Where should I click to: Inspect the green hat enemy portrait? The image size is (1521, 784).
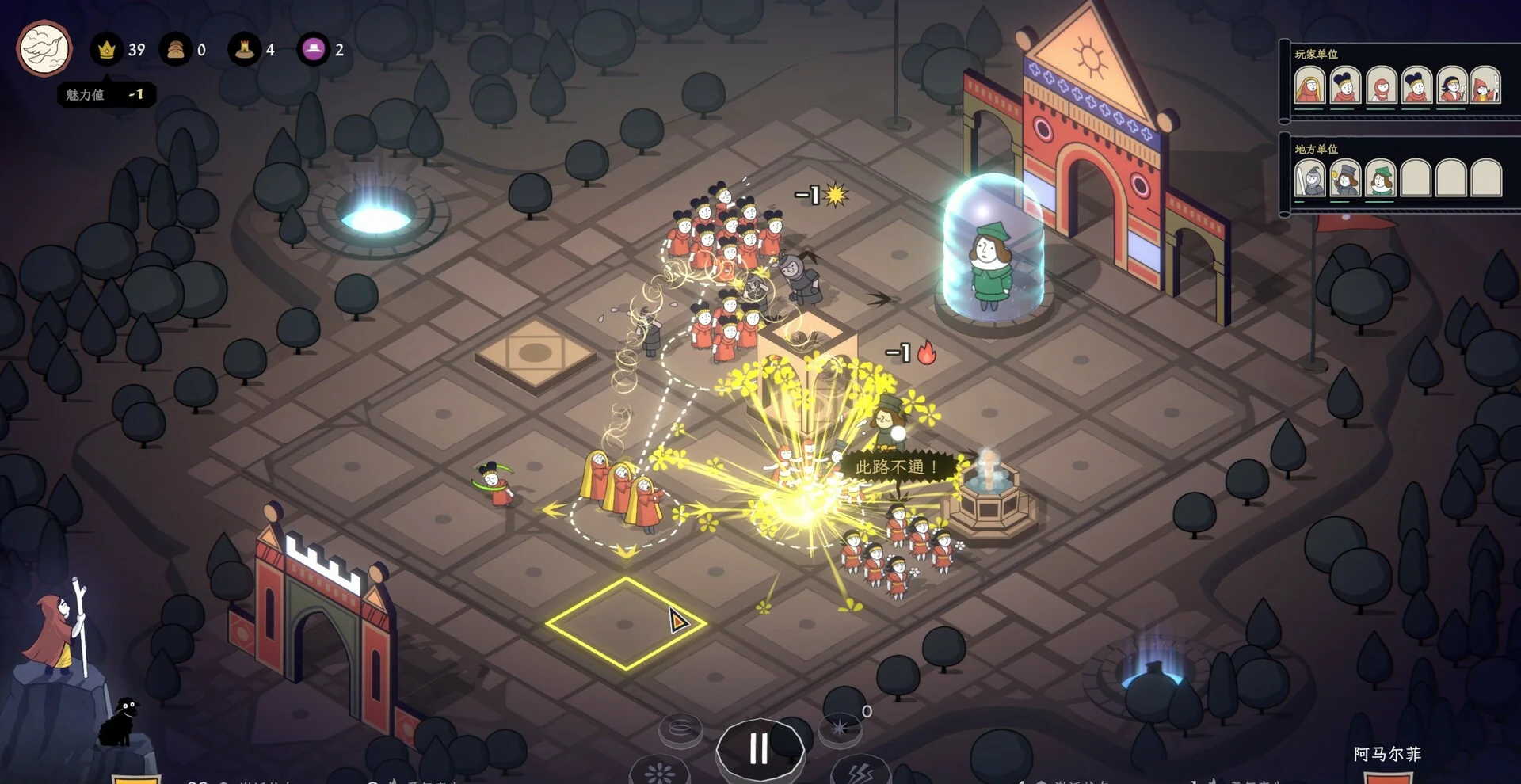(1381, 178)
